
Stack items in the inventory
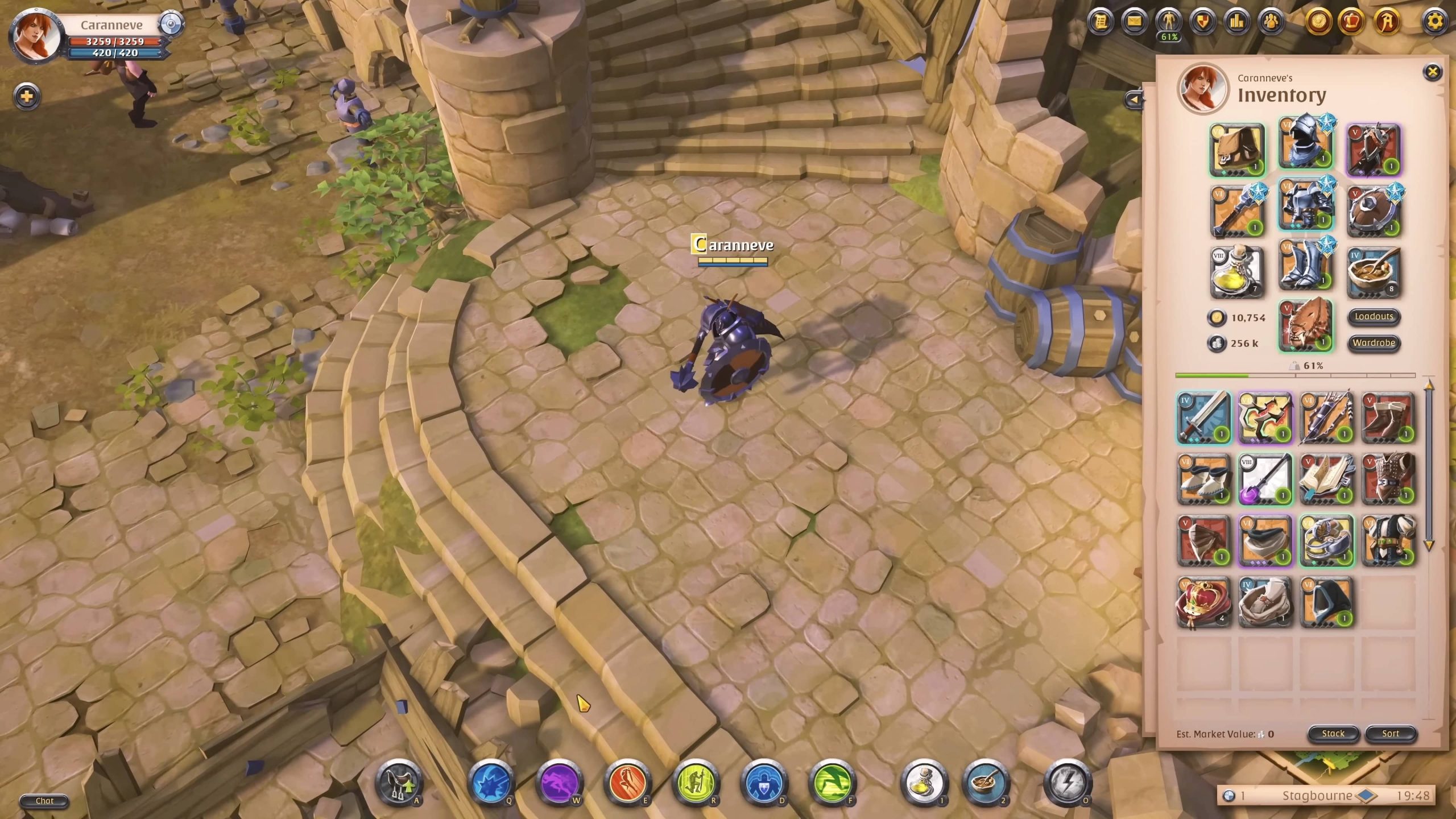tap(1333, 734)
